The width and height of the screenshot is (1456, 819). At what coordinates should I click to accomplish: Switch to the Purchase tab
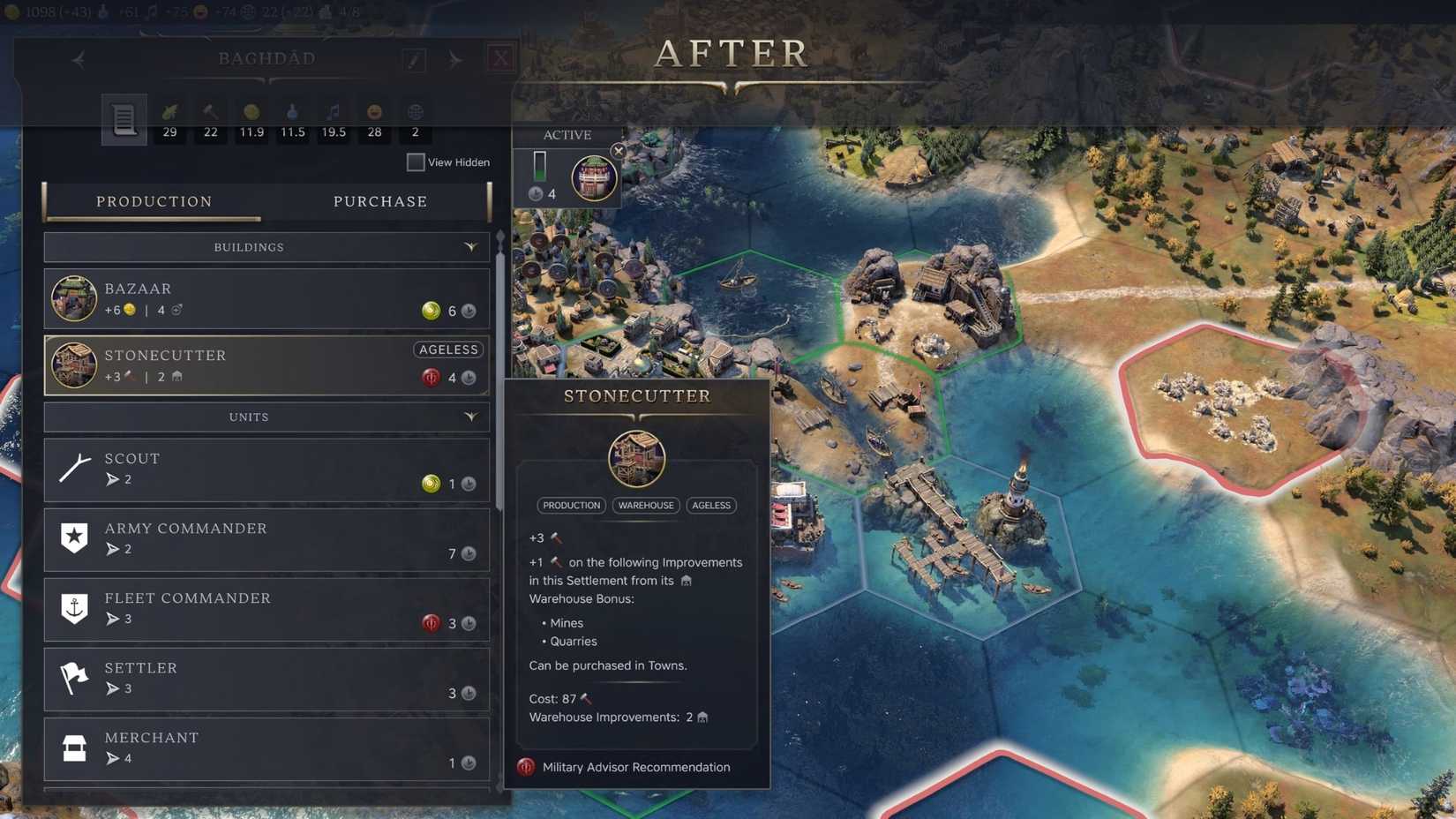click(379, 201)
